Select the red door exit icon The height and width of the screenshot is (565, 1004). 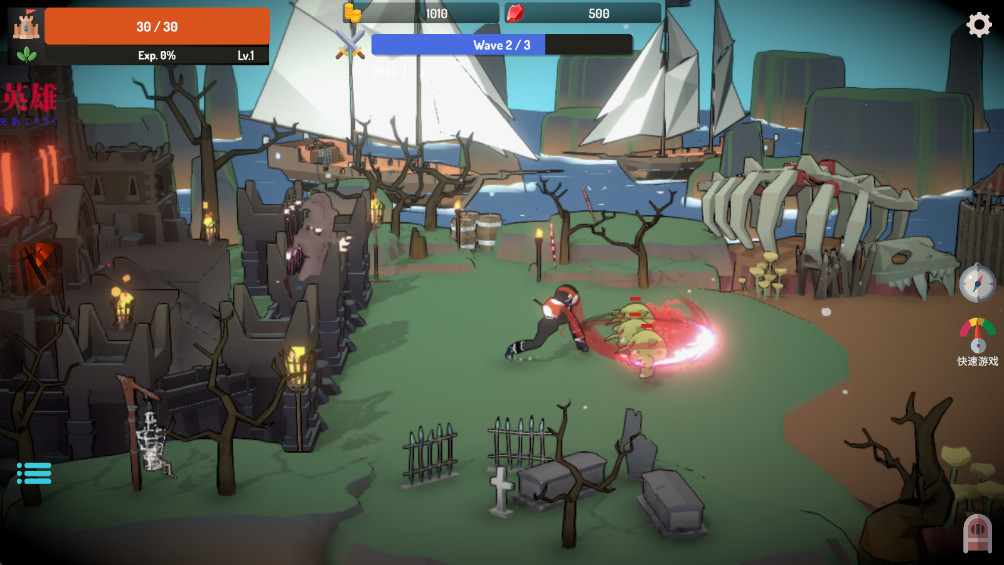pyautogui.click(x=977, y=535)
